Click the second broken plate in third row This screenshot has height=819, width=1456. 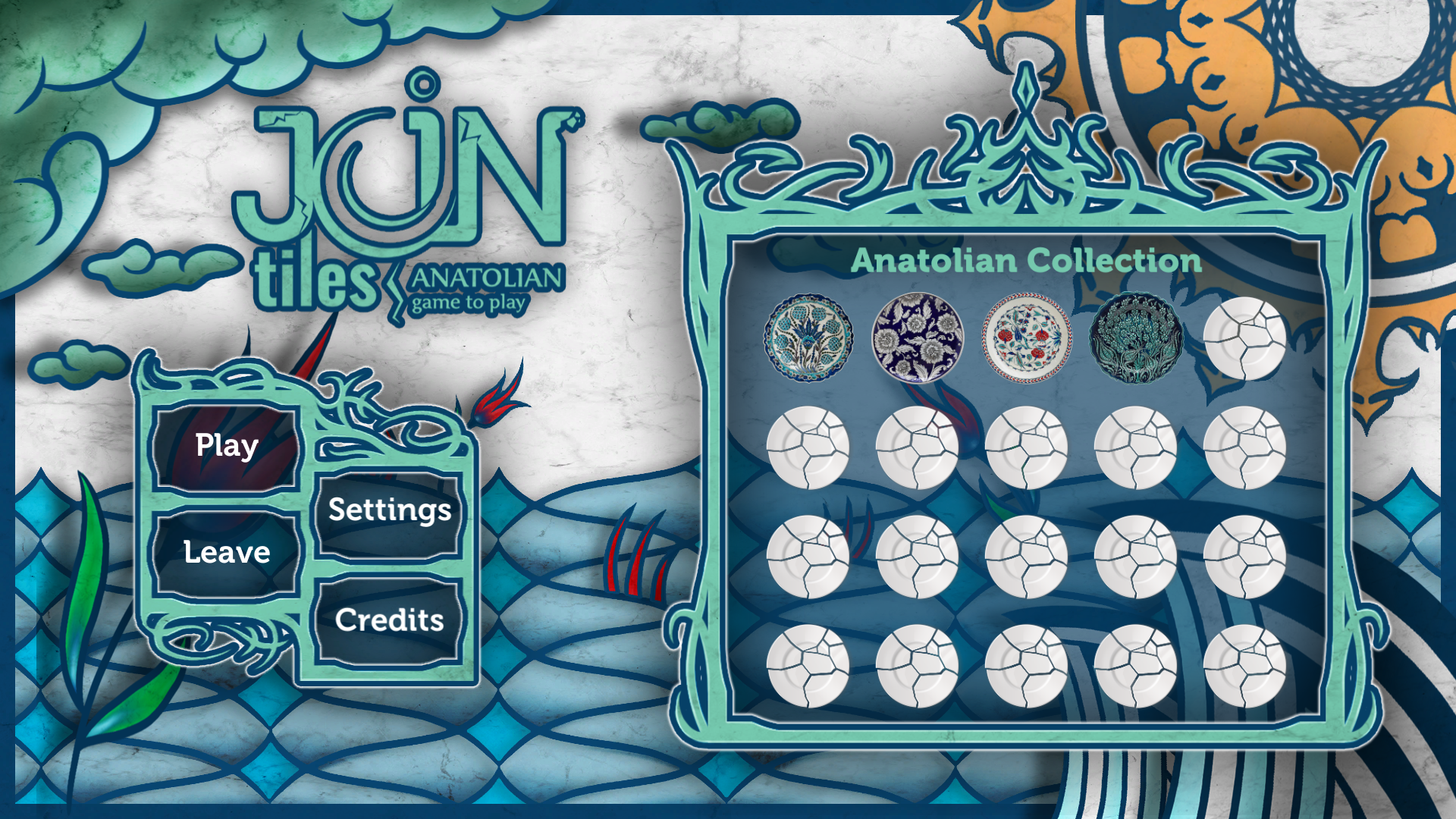click(918, 557)
